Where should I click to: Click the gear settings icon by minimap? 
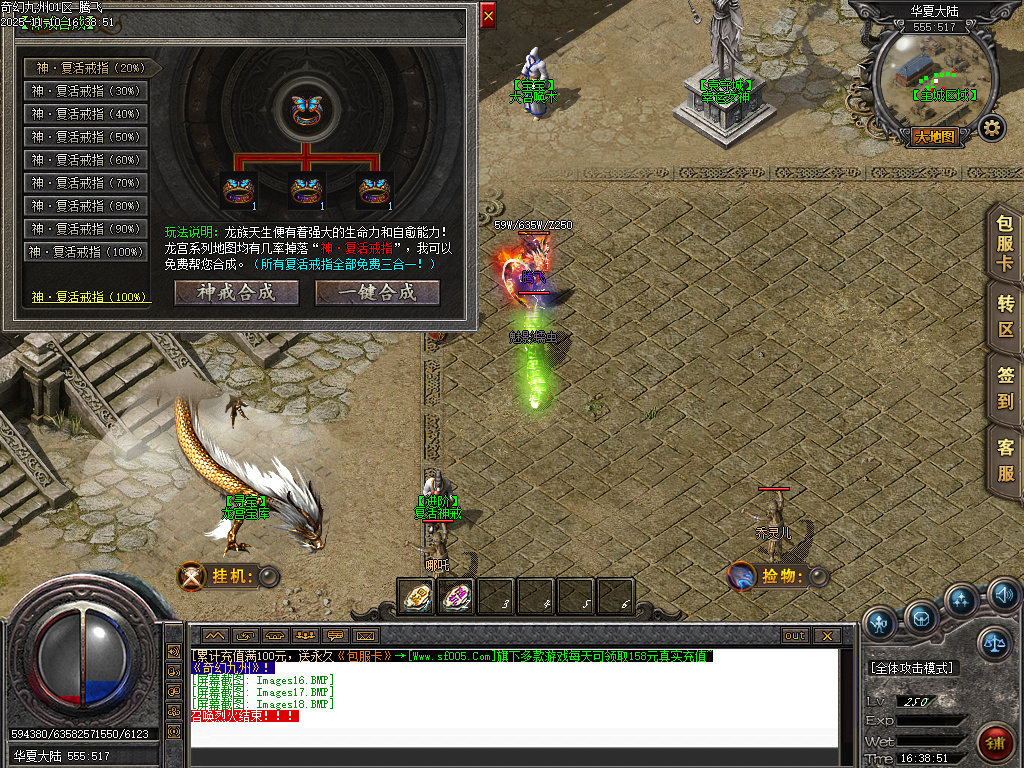pyautogui.click(x=991, y=128)
